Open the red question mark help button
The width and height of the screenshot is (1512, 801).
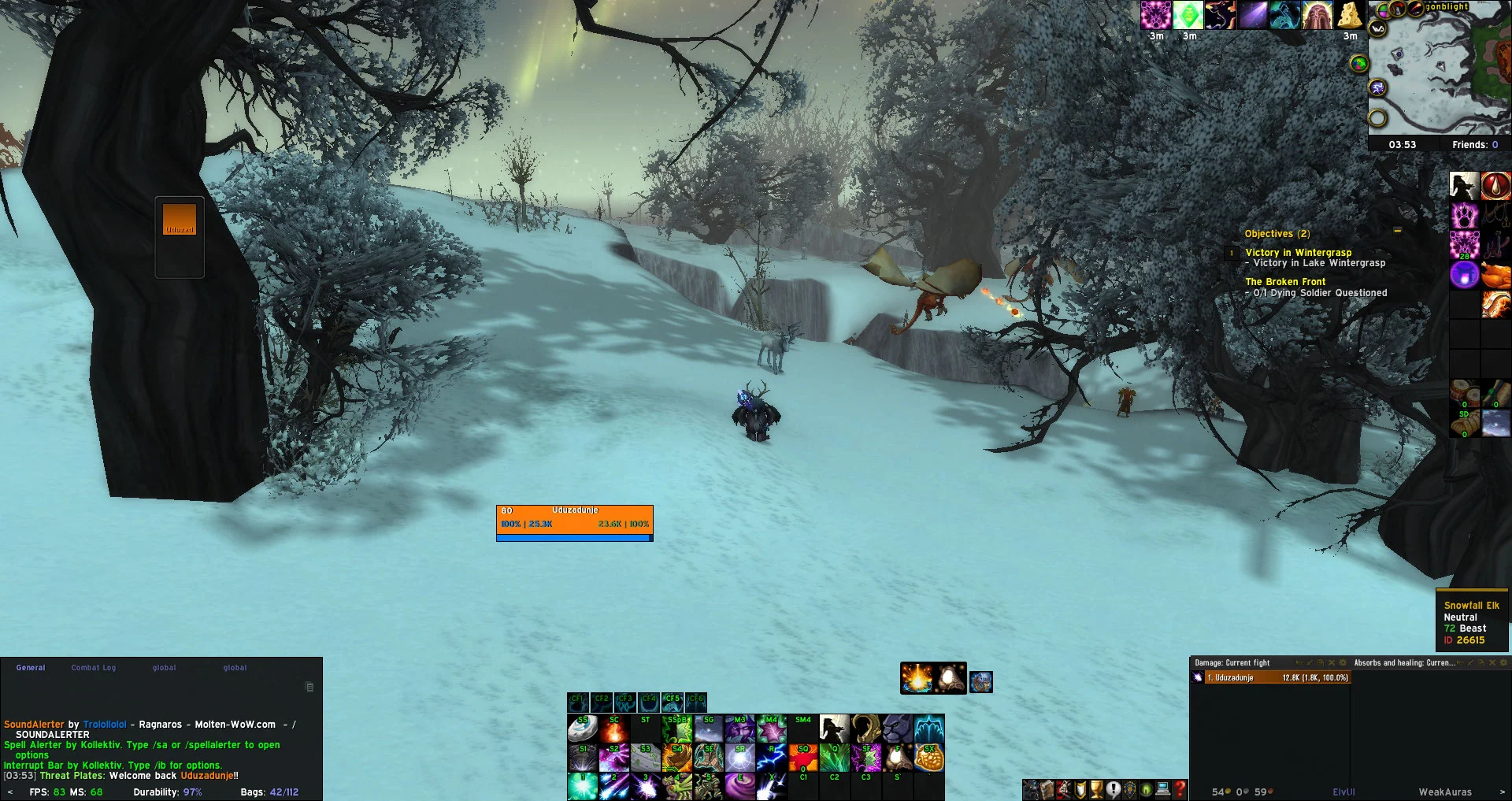click(1179, 789)
